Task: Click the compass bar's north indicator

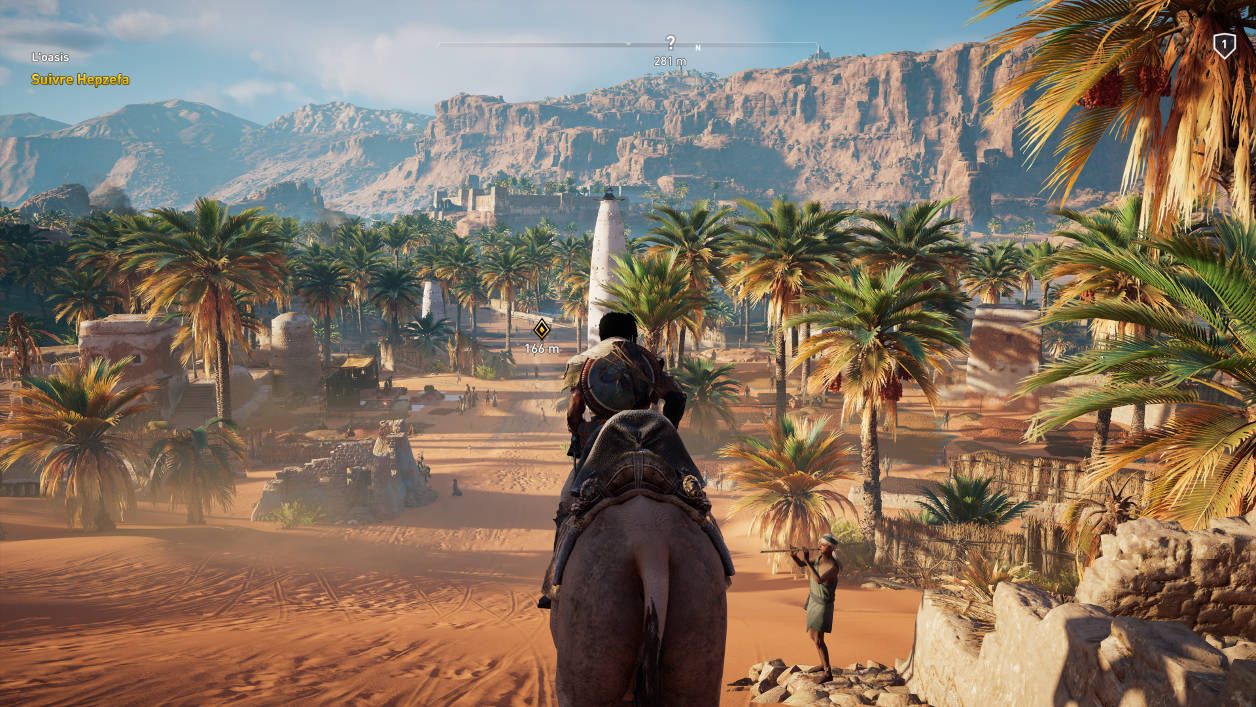Action: tap(698, 47)
